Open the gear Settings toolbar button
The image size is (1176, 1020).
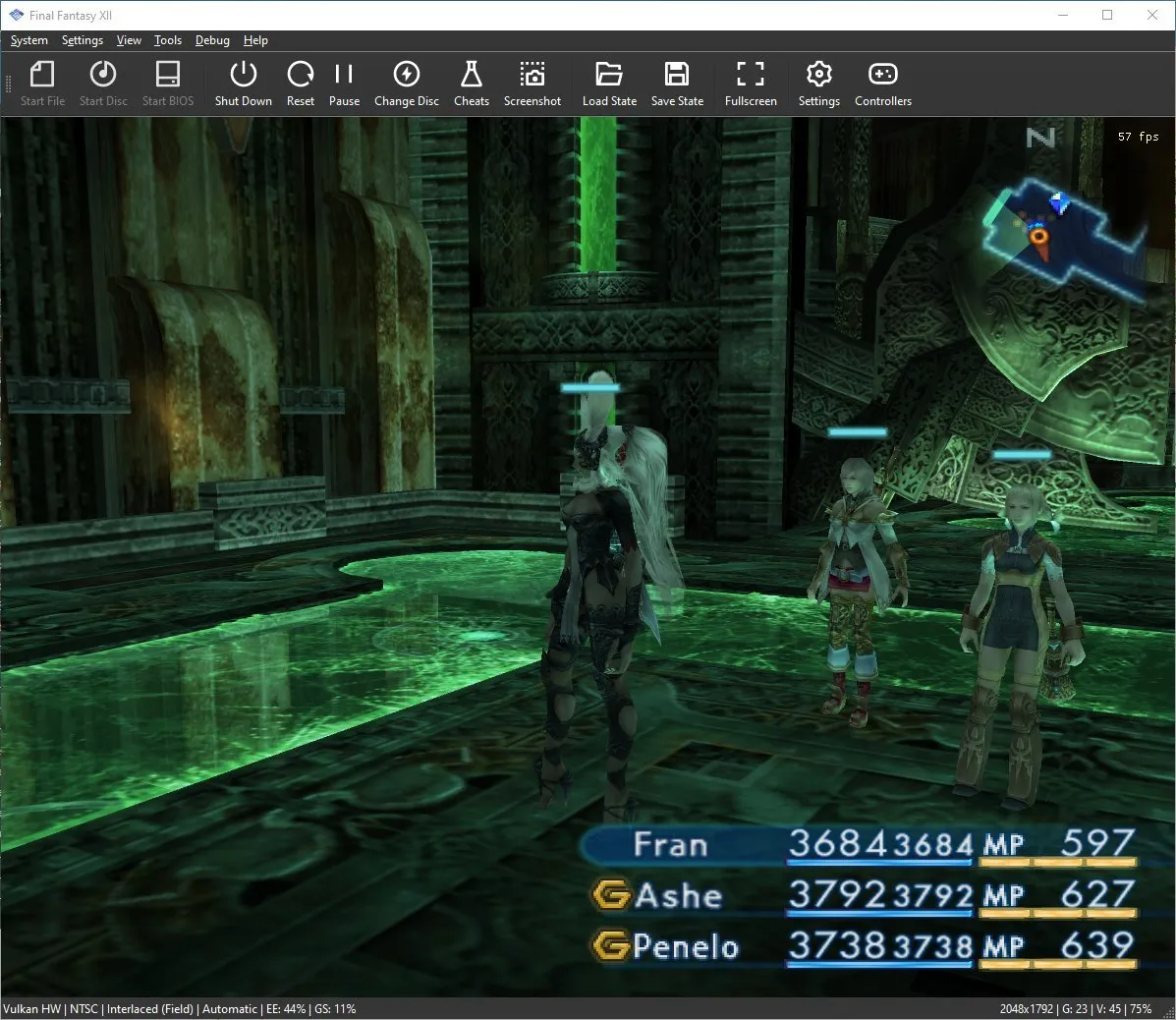[818, 84]
